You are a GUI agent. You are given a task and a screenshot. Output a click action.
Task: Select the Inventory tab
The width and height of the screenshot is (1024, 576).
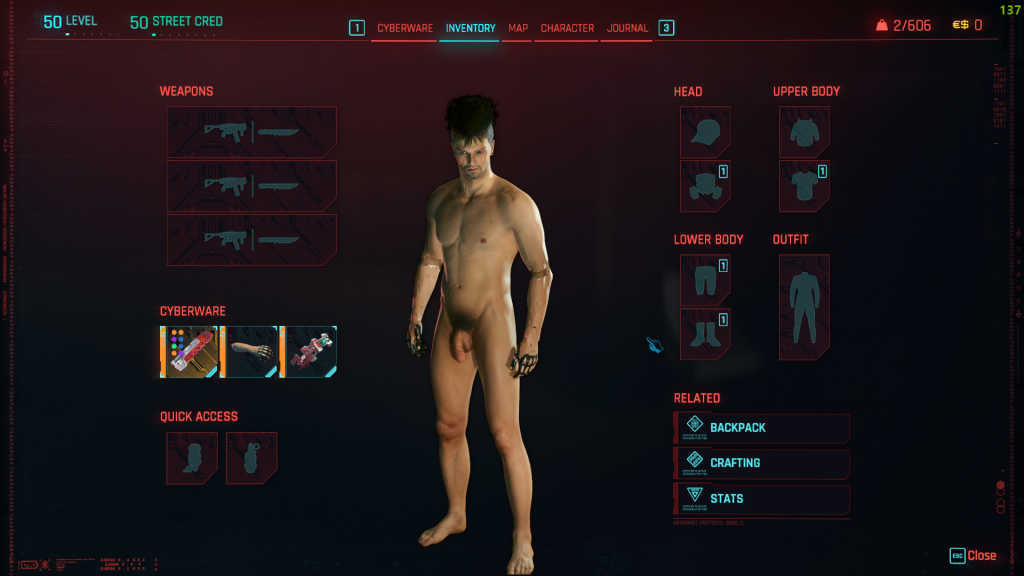point(470,28)
